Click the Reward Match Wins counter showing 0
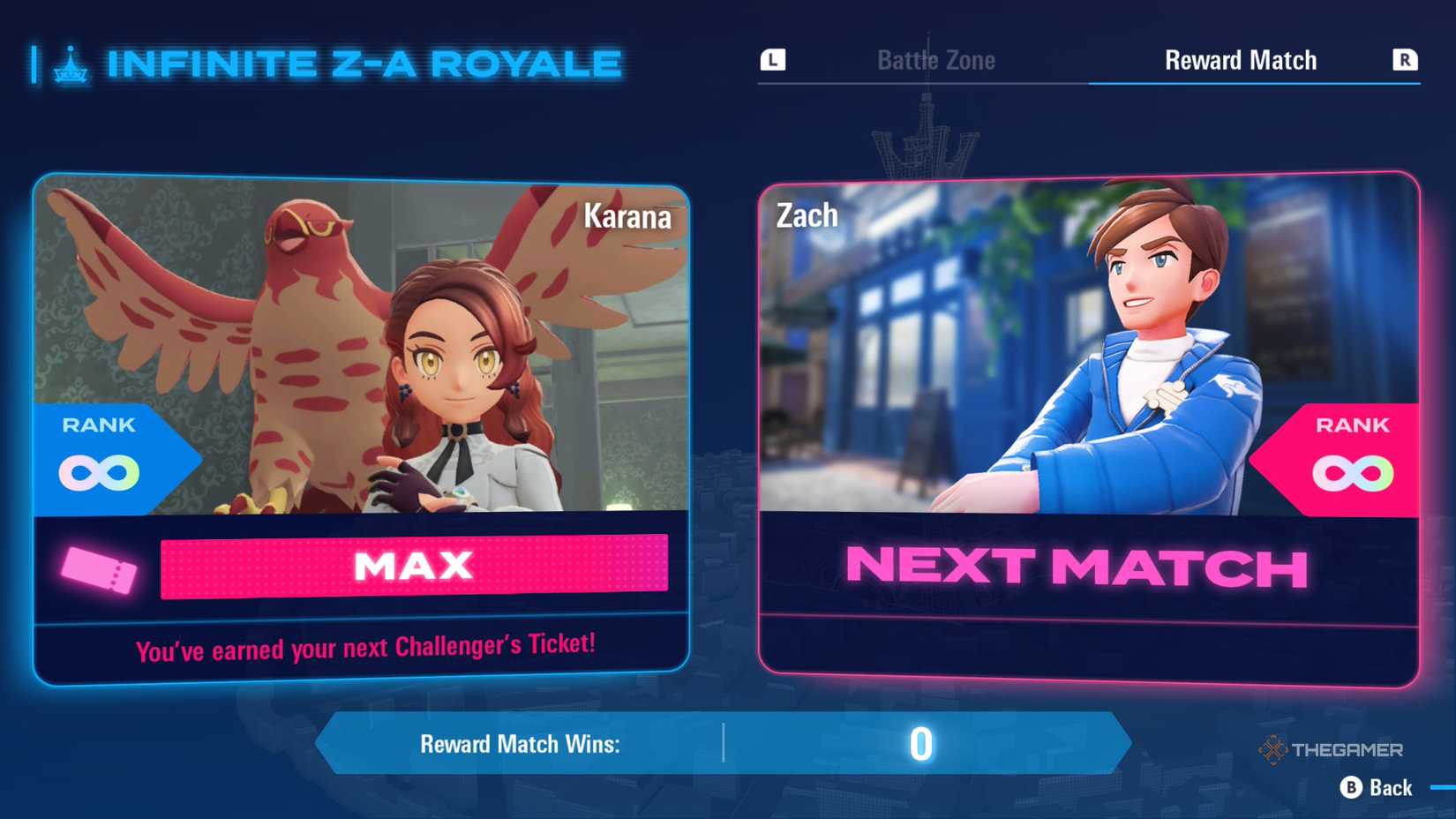This screenshot has height=819, width=1456. click(920, 744)
